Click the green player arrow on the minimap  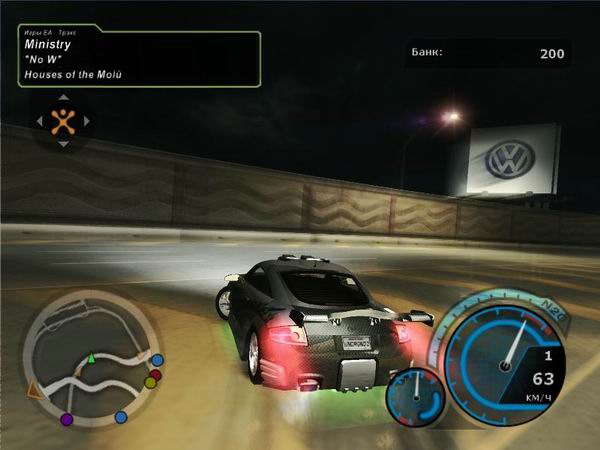click(x=91, y=357)
